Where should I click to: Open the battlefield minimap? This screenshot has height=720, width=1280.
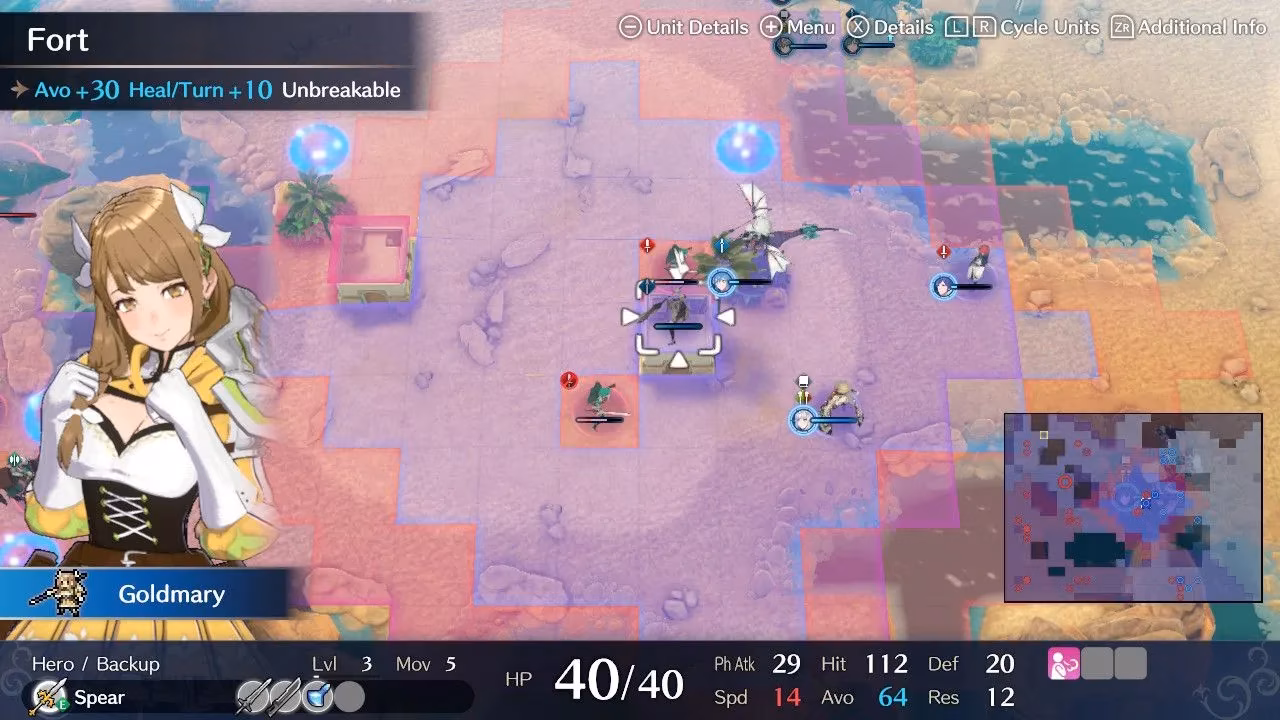1133,508
